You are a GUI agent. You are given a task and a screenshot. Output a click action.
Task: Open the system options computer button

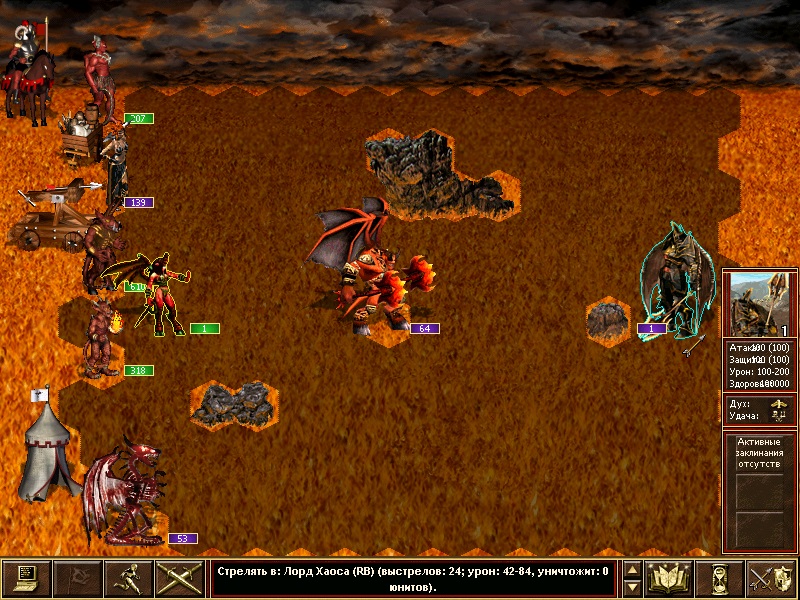click(x=26, y=579)
